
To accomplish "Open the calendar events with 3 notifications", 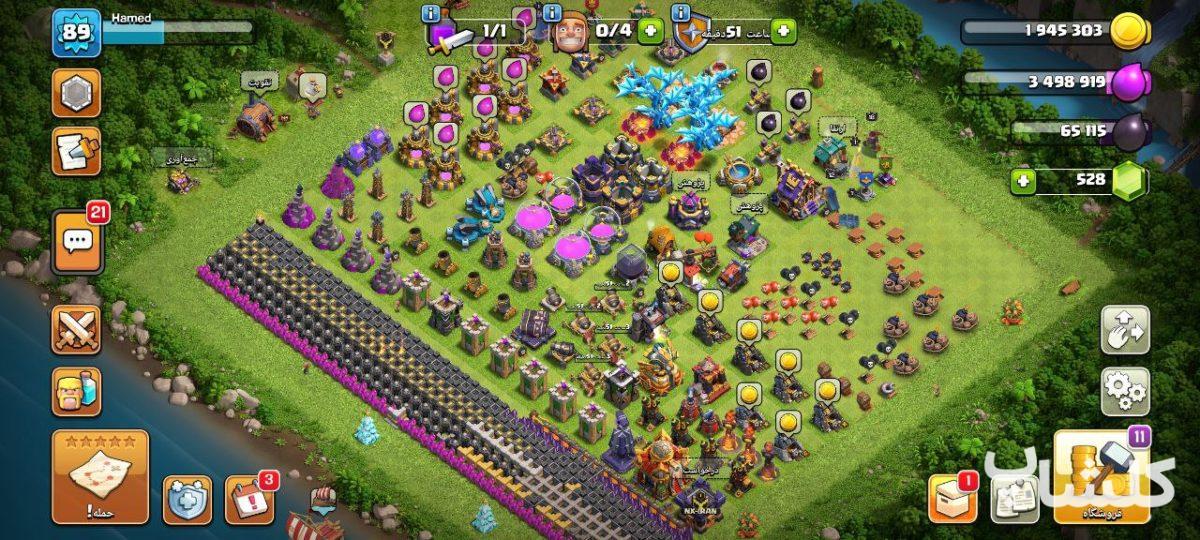I will (x=248, y=499).
